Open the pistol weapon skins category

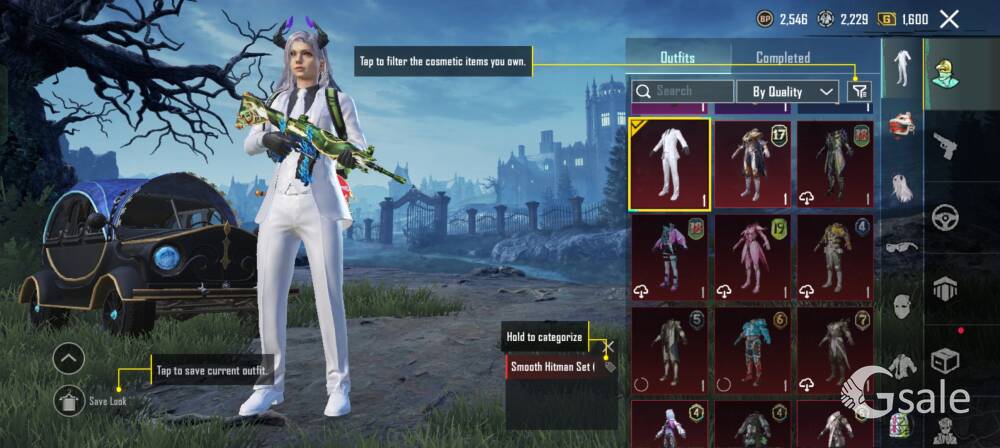(945, 146)
